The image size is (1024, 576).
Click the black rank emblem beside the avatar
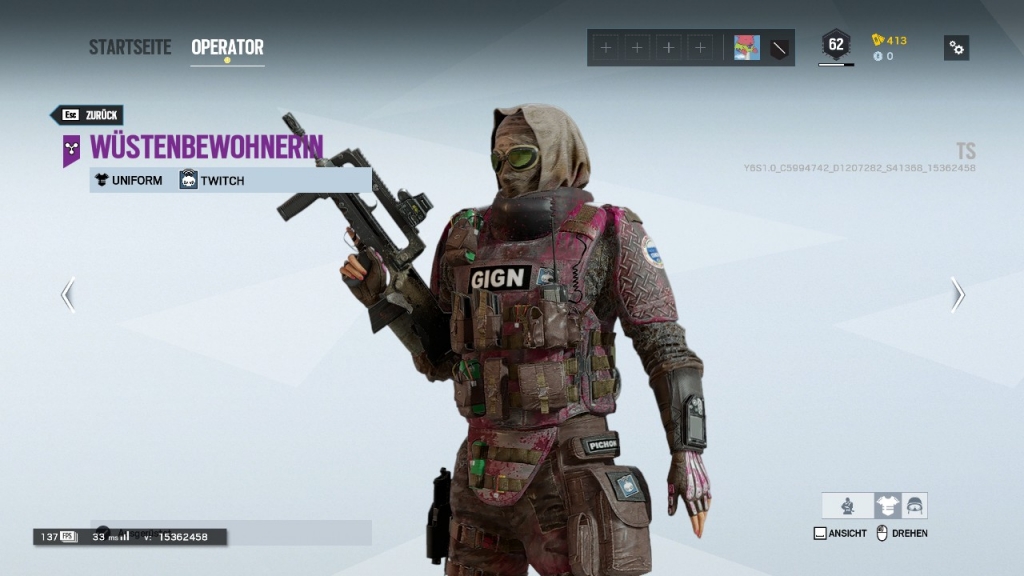[779, 47]
